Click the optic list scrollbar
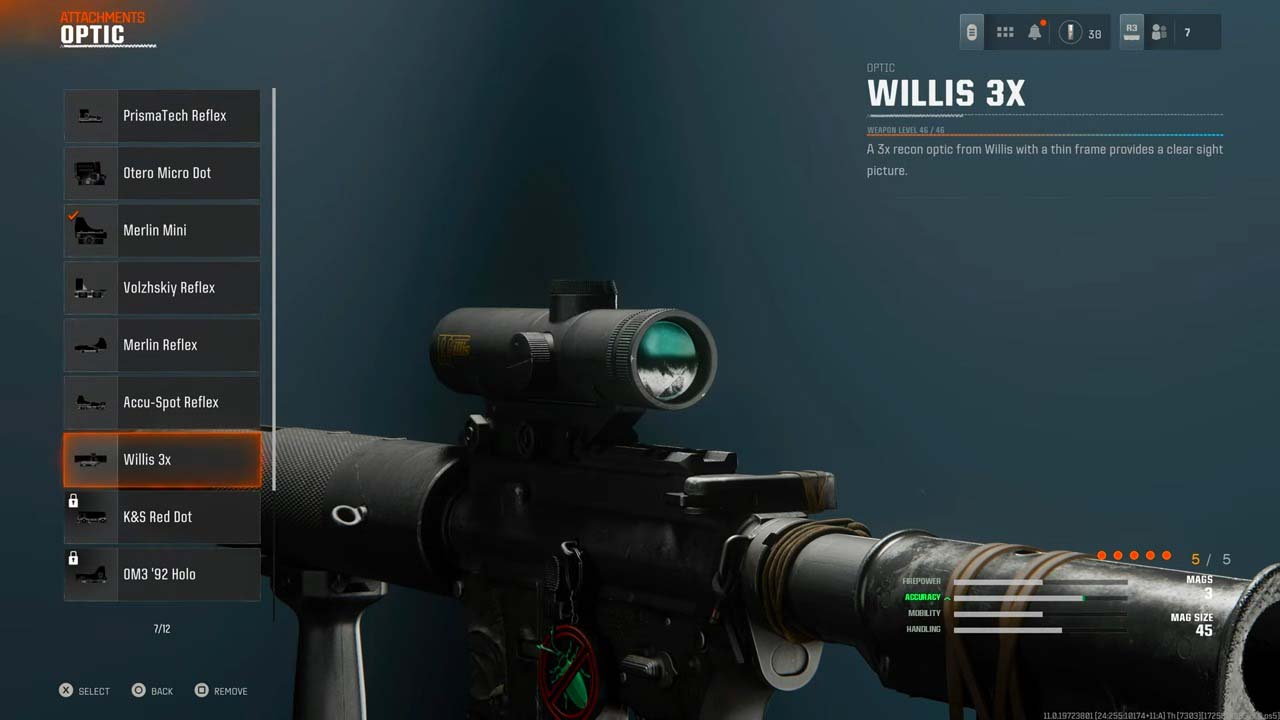Image resolution: width=1280 pixels, height=720 pixels. coord(273,288)
